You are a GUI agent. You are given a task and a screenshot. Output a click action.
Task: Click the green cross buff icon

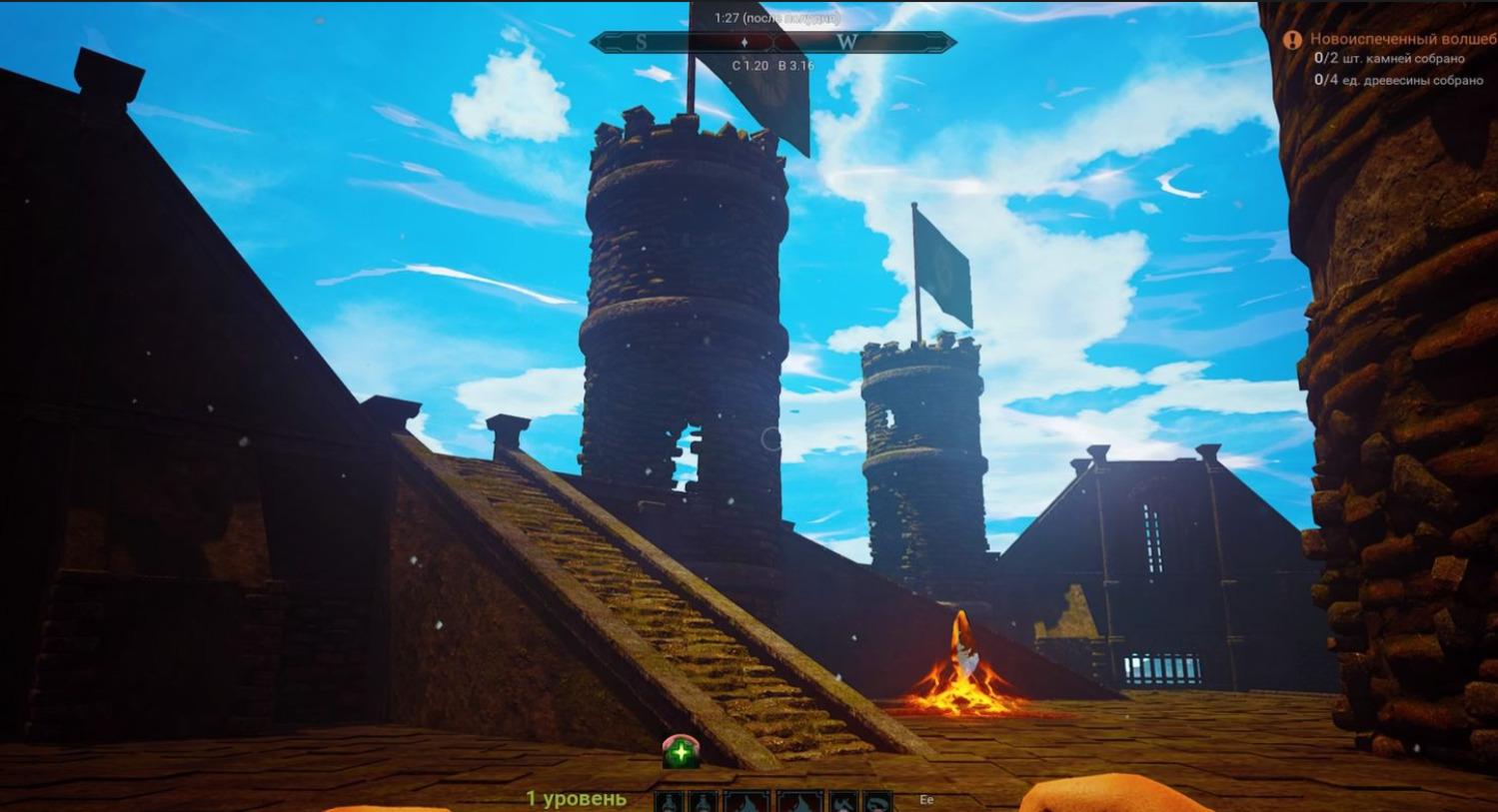coord(681,752)
